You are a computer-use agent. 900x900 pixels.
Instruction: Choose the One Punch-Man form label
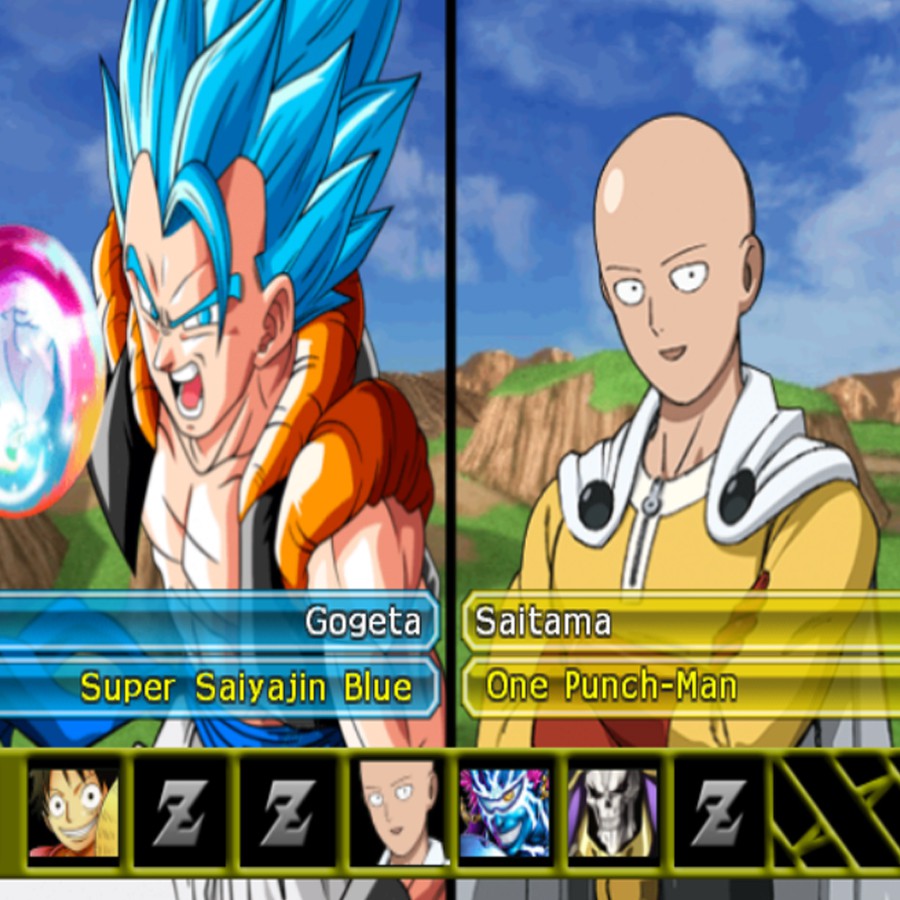pyautogui.click(x=611, y=687)
